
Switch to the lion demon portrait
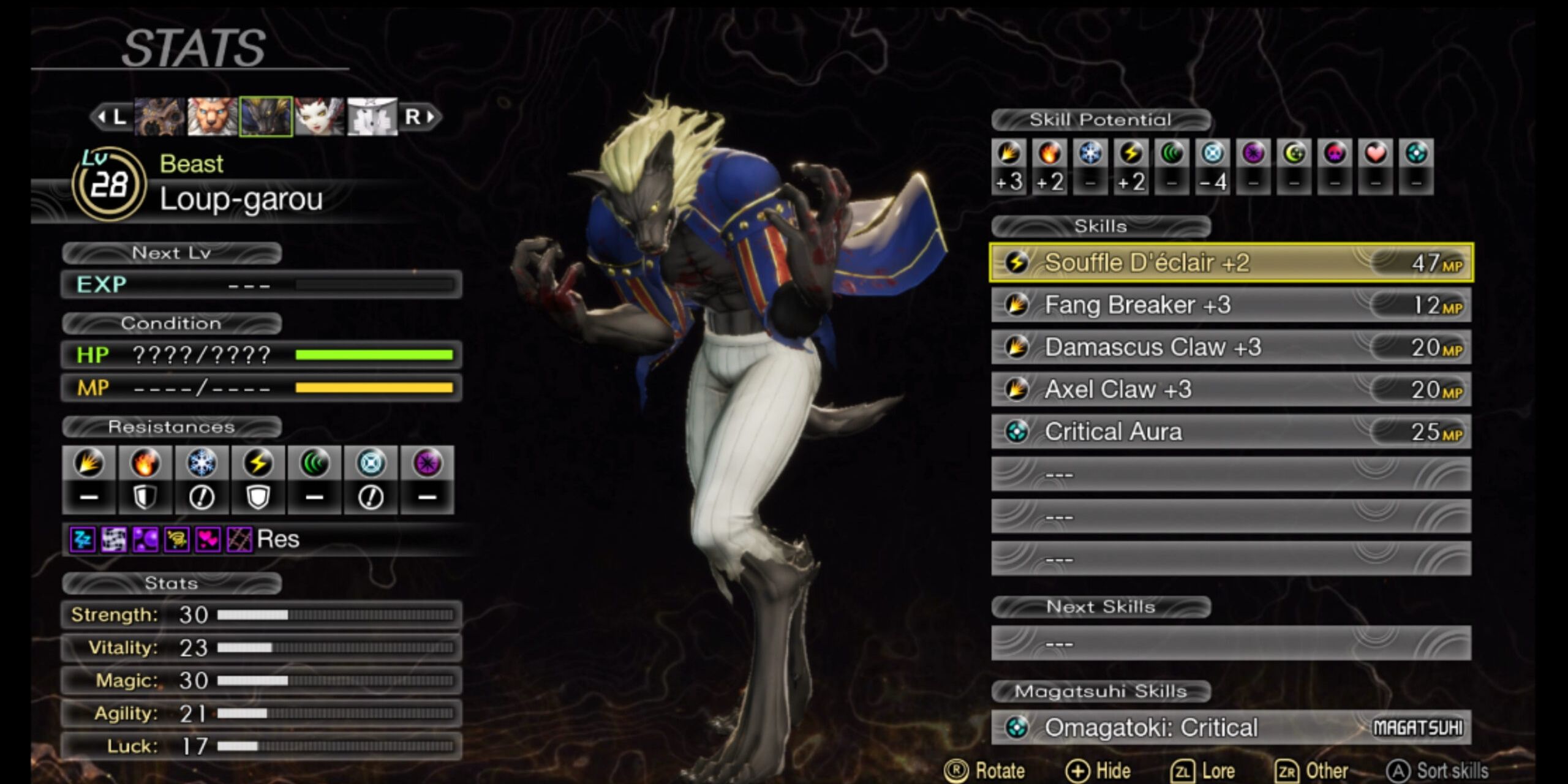(x=212, y=116)
